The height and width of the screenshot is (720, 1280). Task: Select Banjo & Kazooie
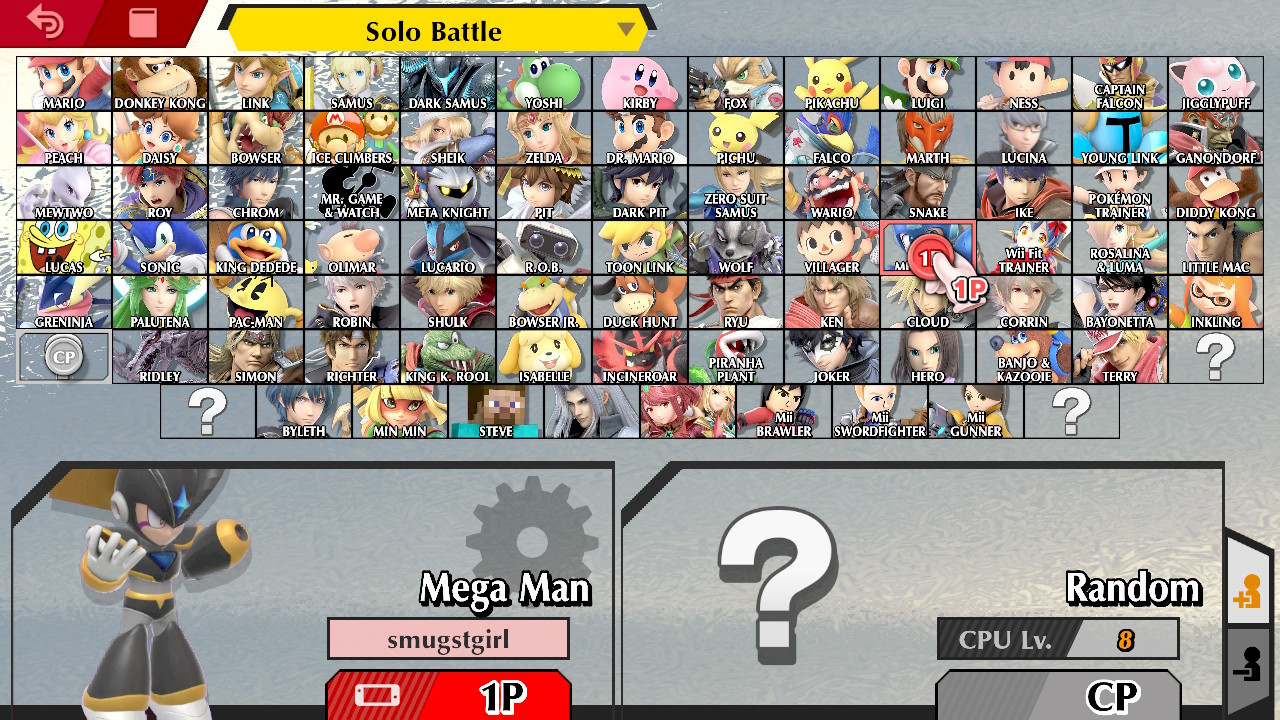1024,356
